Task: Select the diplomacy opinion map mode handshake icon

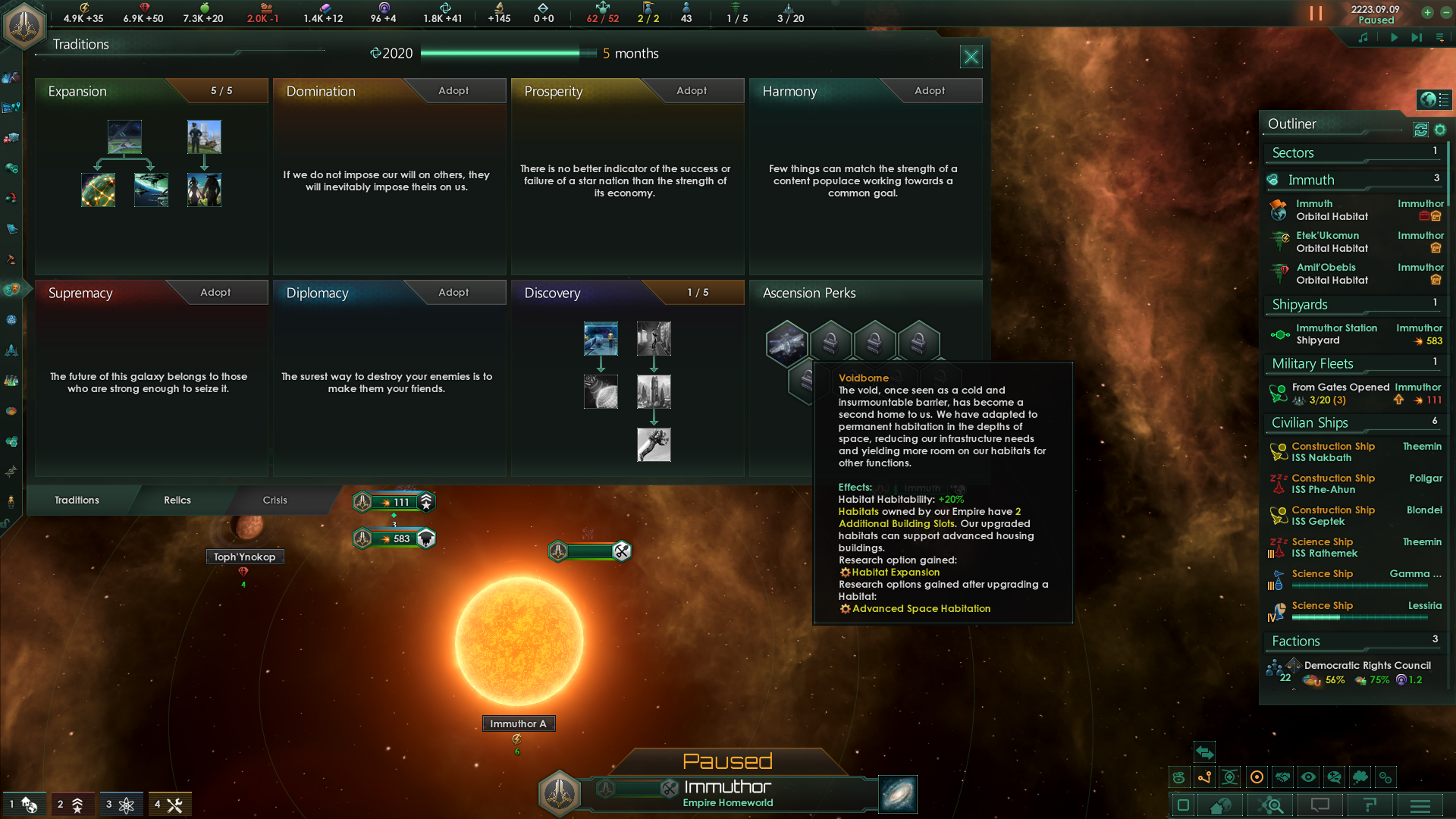Action: click(1282, 777)
